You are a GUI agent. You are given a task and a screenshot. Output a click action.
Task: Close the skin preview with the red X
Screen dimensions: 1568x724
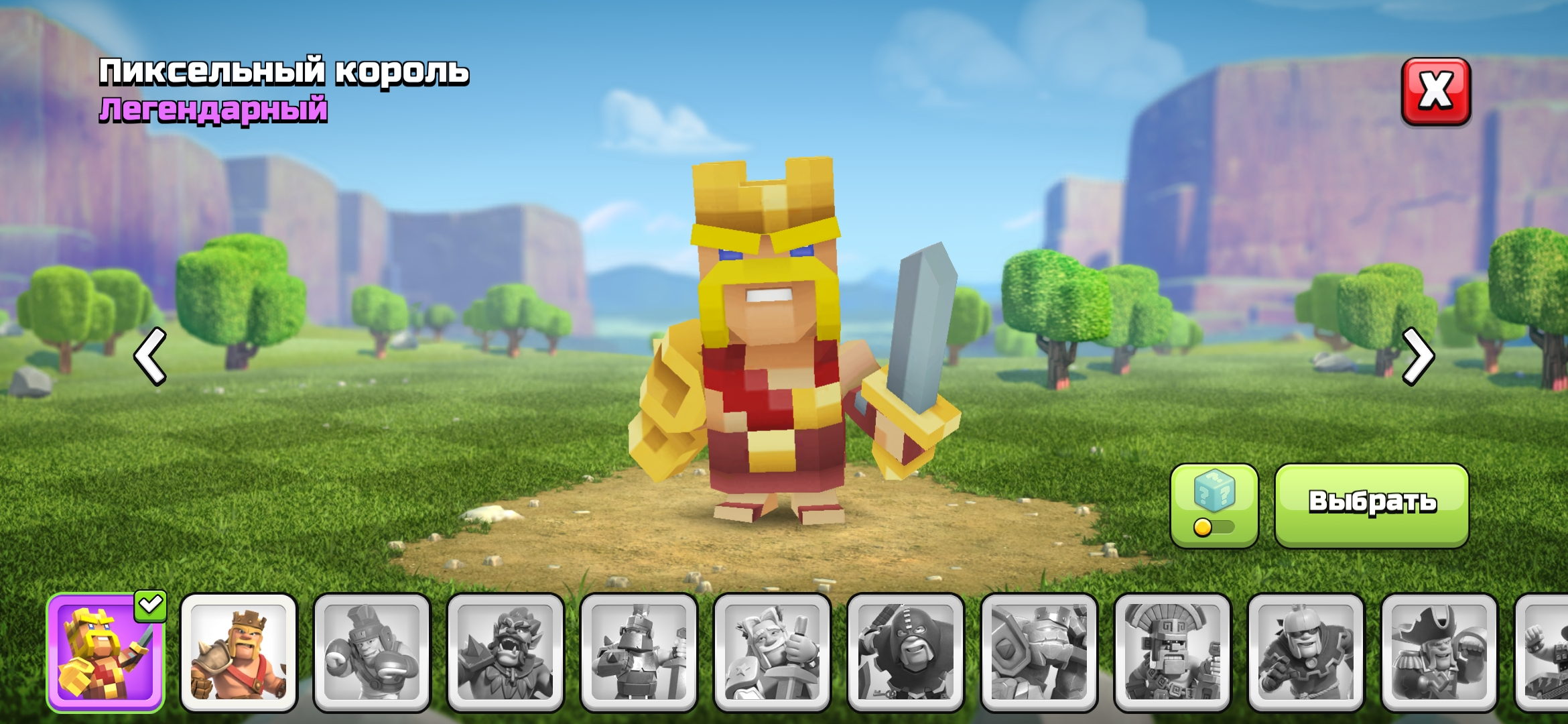pos(1435,92)
